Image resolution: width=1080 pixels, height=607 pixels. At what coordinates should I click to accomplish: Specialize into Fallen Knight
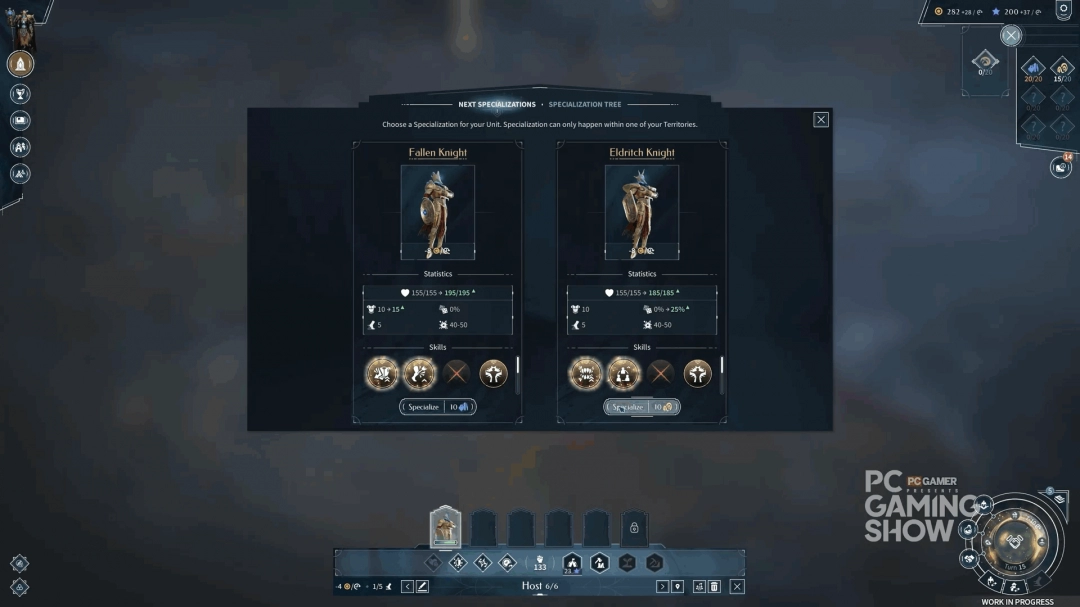(x=438, y=407)
